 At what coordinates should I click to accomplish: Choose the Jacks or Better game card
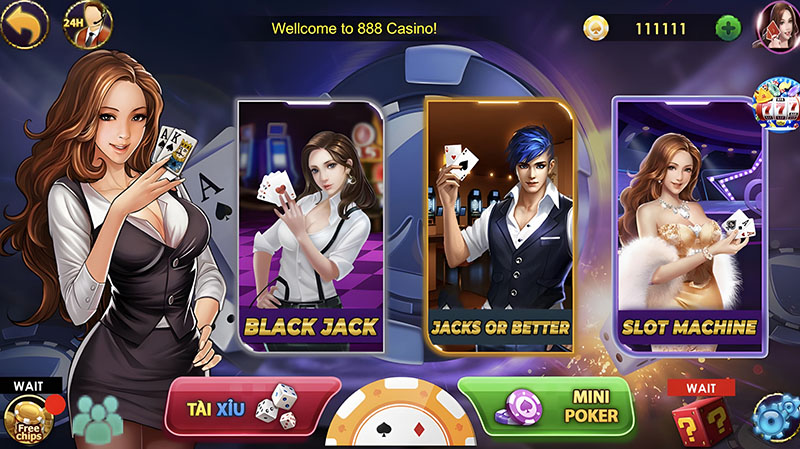pyautogui.click(x=499, y=225)
